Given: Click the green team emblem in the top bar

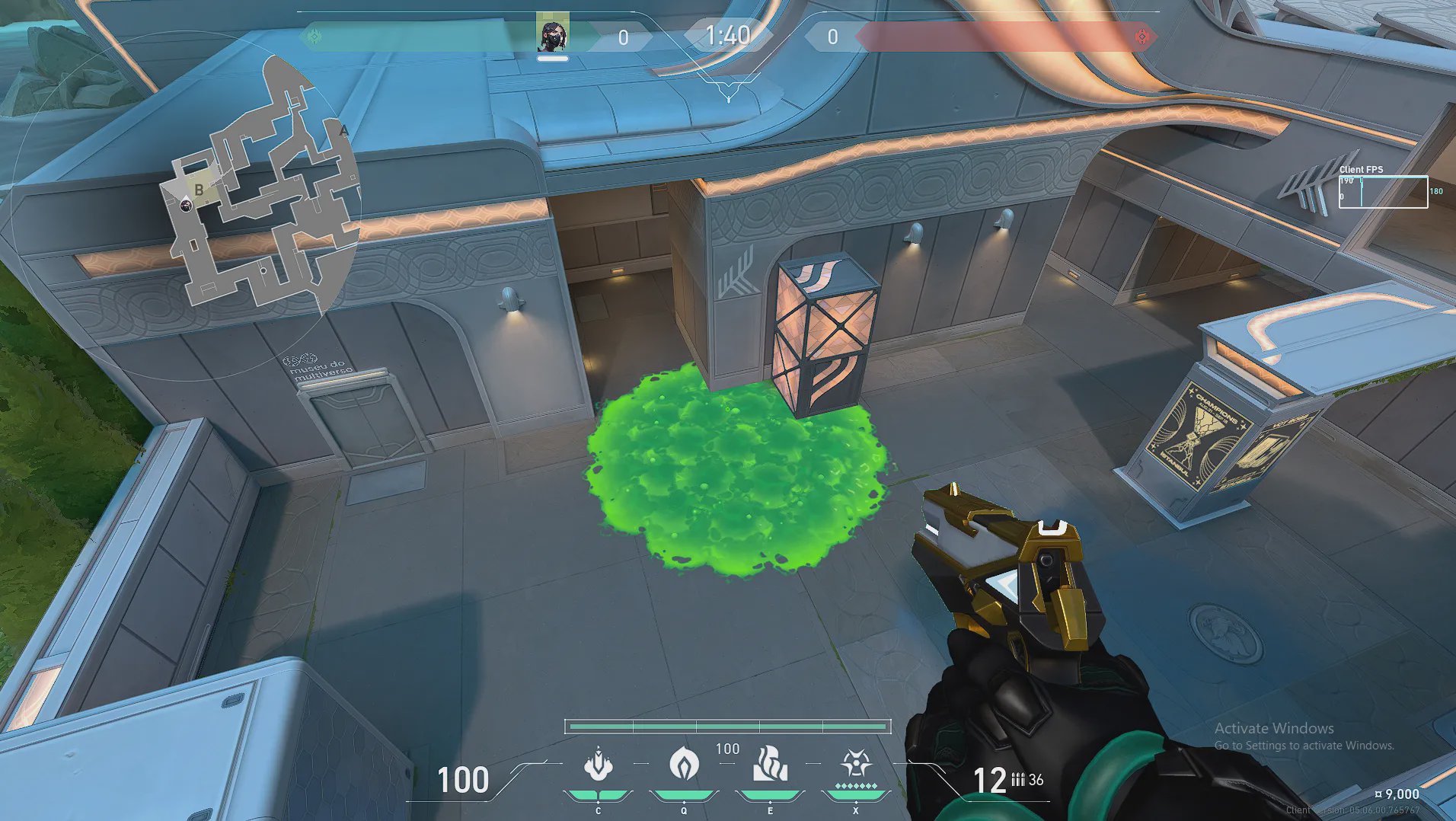Looking at the screenshot, I should (313, 36).
